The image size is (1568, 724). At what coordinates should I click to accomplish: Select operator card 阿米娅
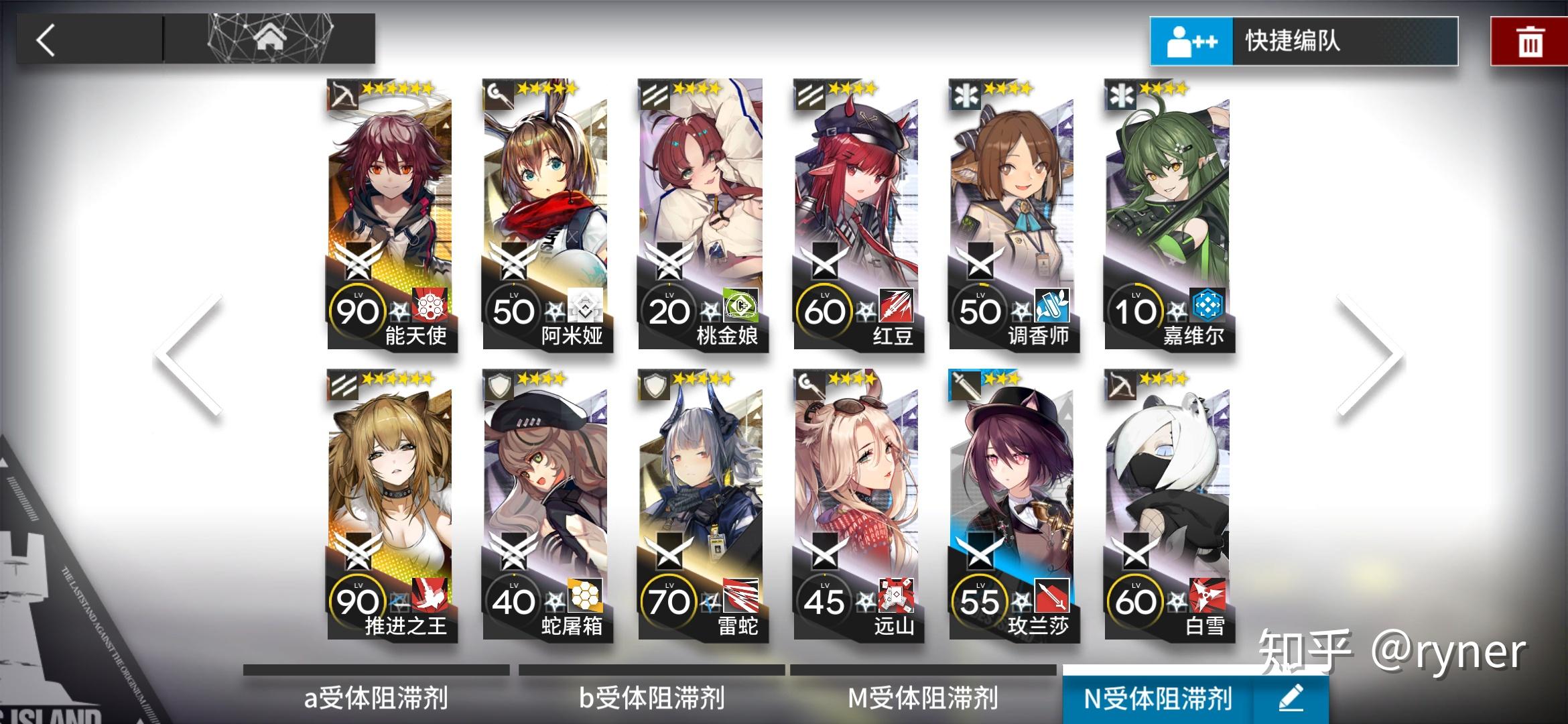coord(546,215)
